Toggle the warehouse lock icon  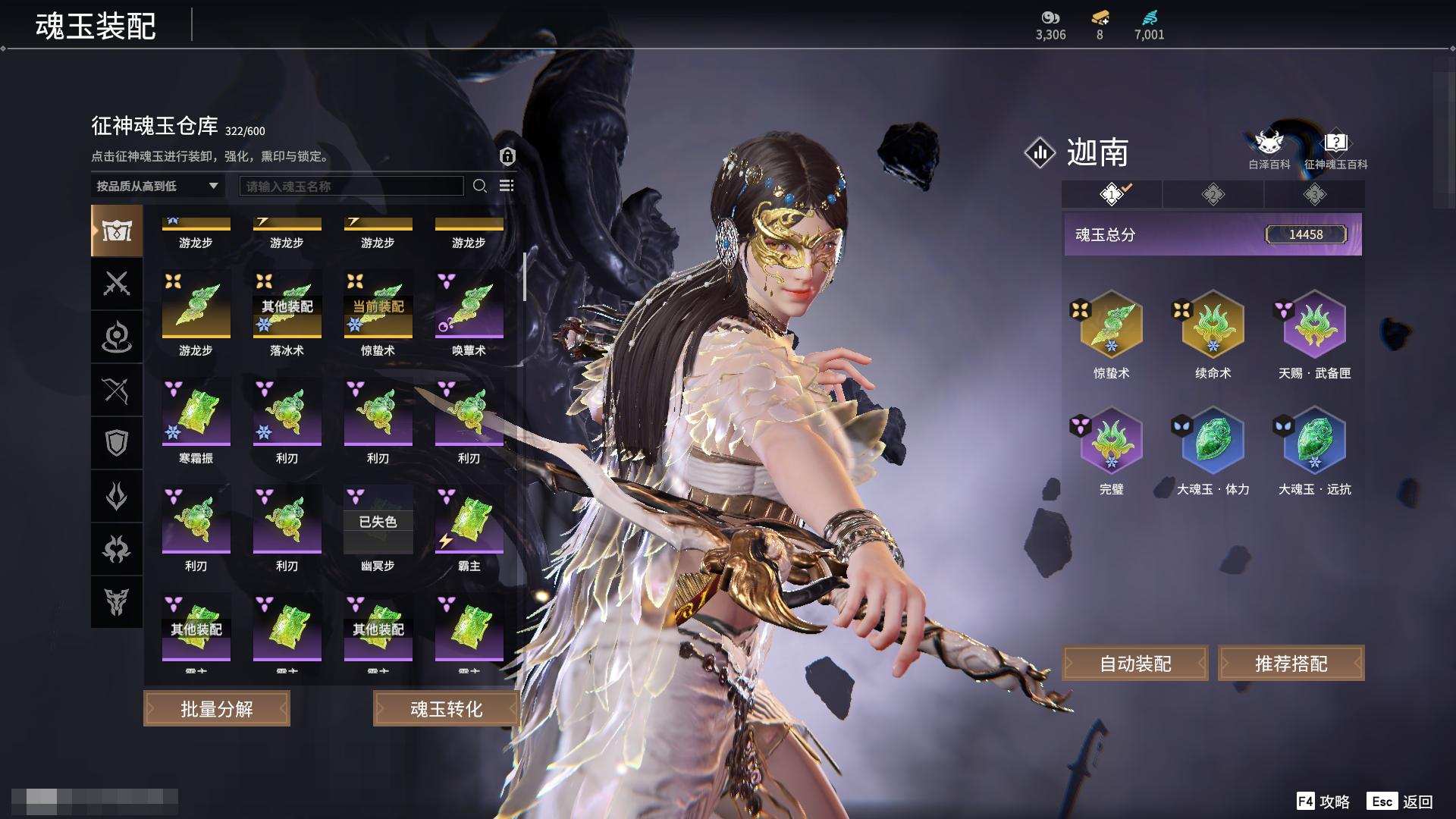click(x=507, y=156)
